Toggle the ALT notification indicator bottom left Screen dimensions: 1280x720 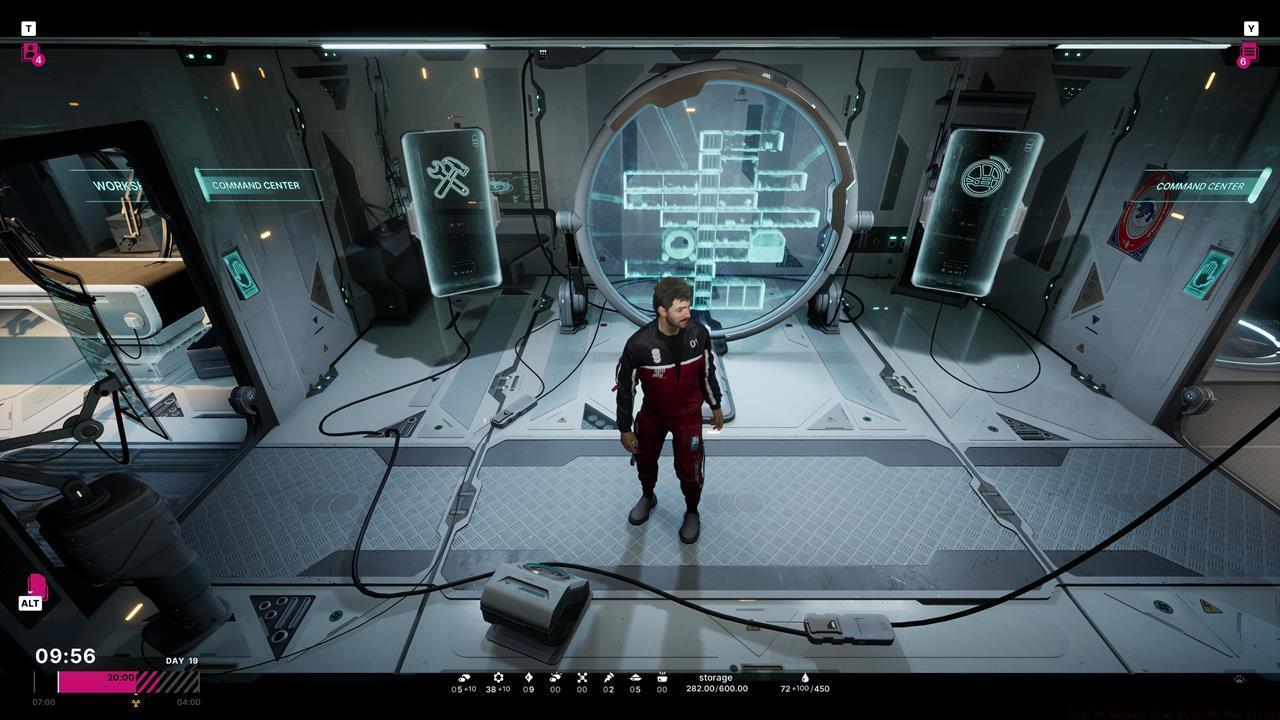[32, 591]
